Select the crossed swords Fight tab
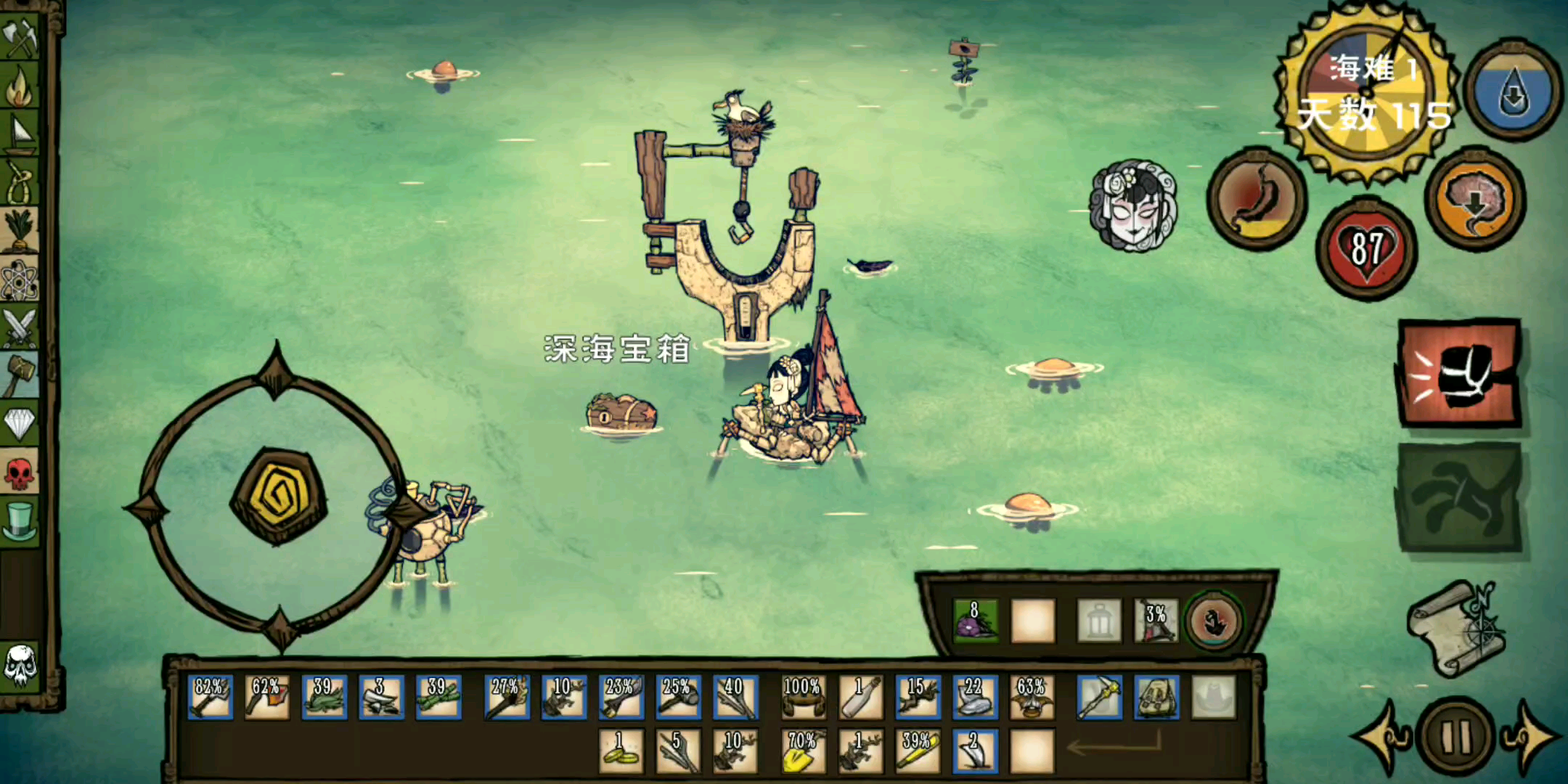This screenshot has width=1568, height=784. [x=20, y=328]
